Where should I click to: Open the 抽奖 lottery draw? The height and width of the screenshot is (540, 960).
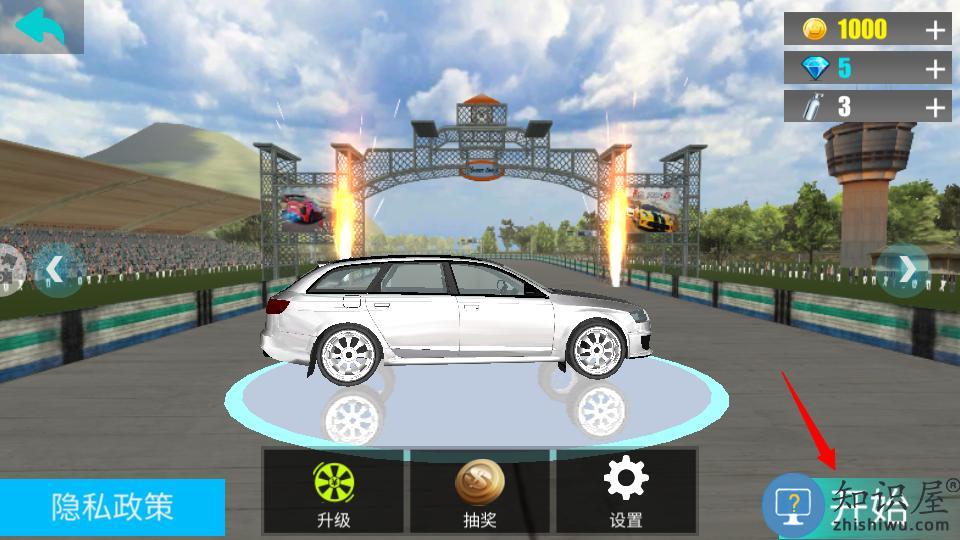pos(479,491)
